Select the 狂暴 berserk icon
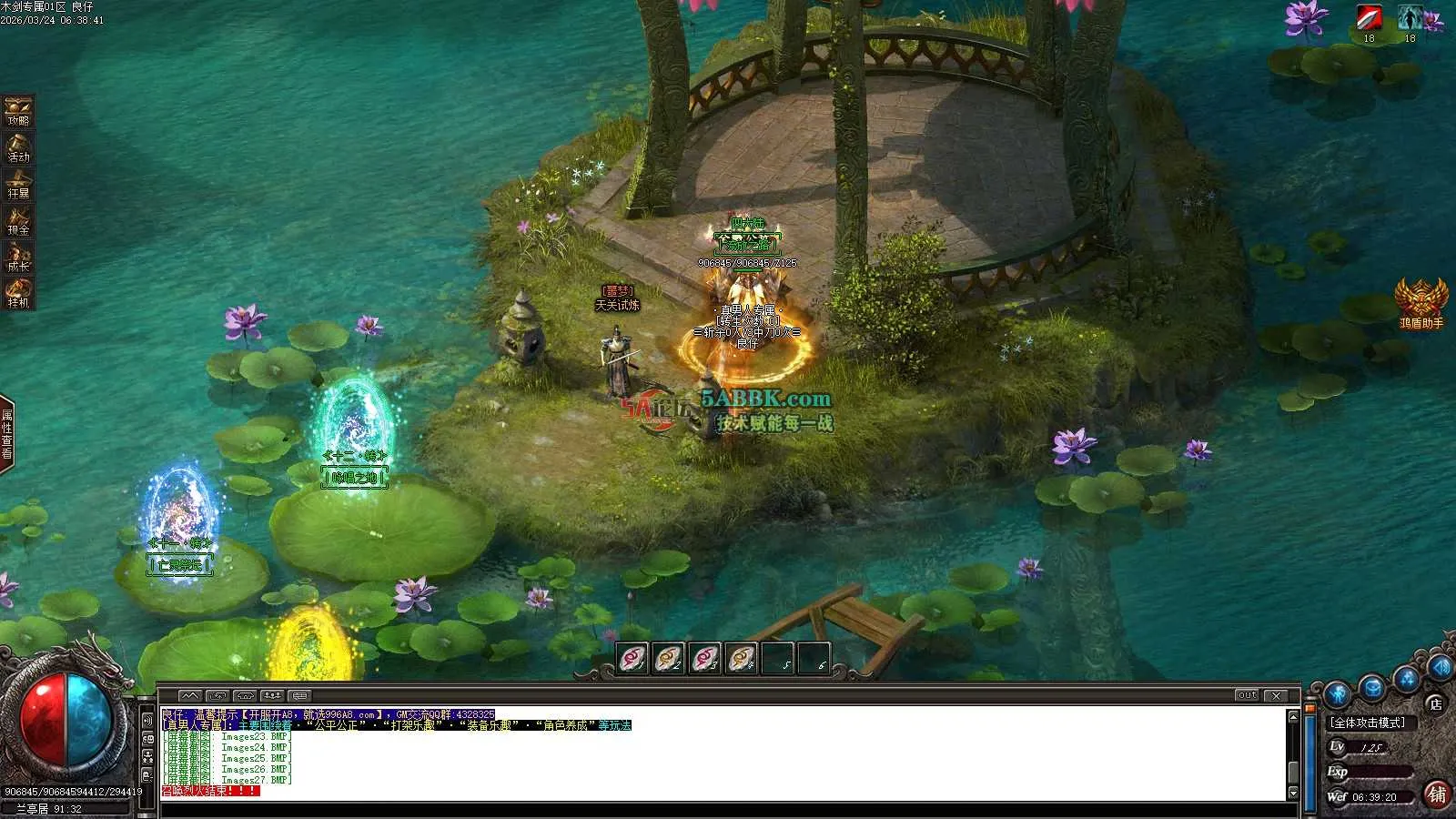Image resolution: width=1456 pixels, height=819 pixels. tap(18, 184)
